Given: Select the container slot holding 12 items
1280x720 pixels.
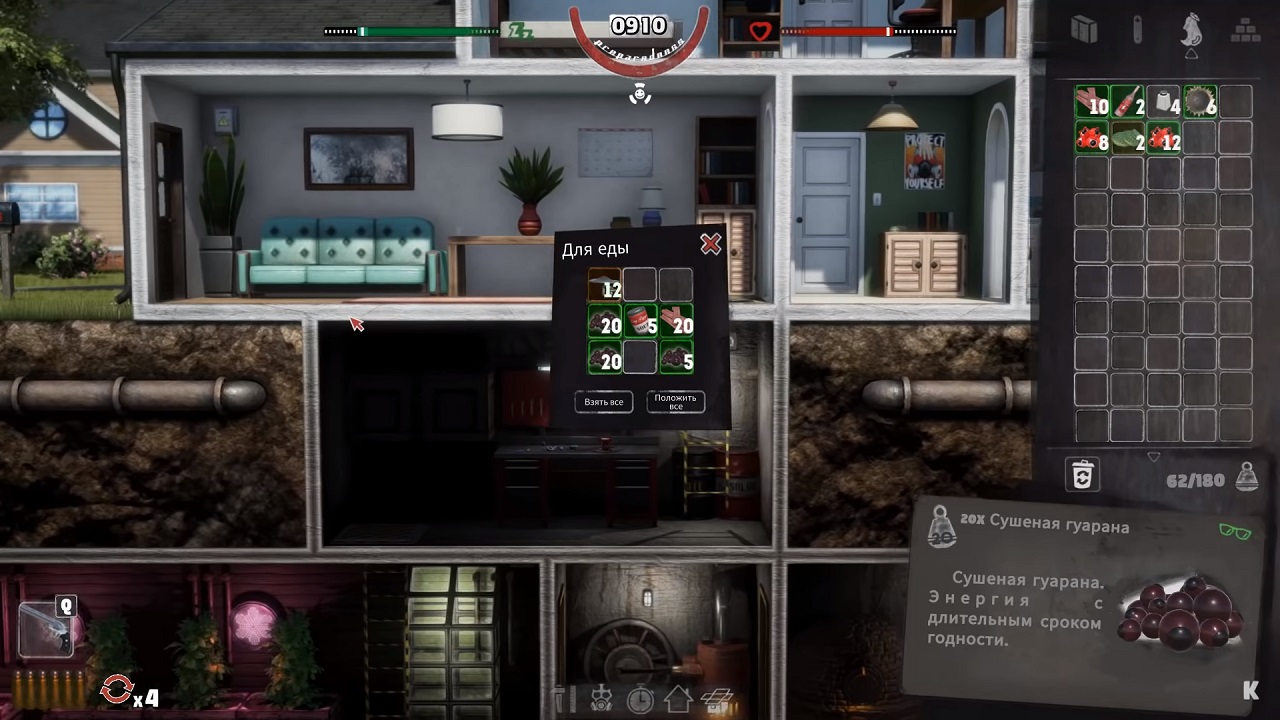Looking at the screenshot, I should [x=604, y=285].
